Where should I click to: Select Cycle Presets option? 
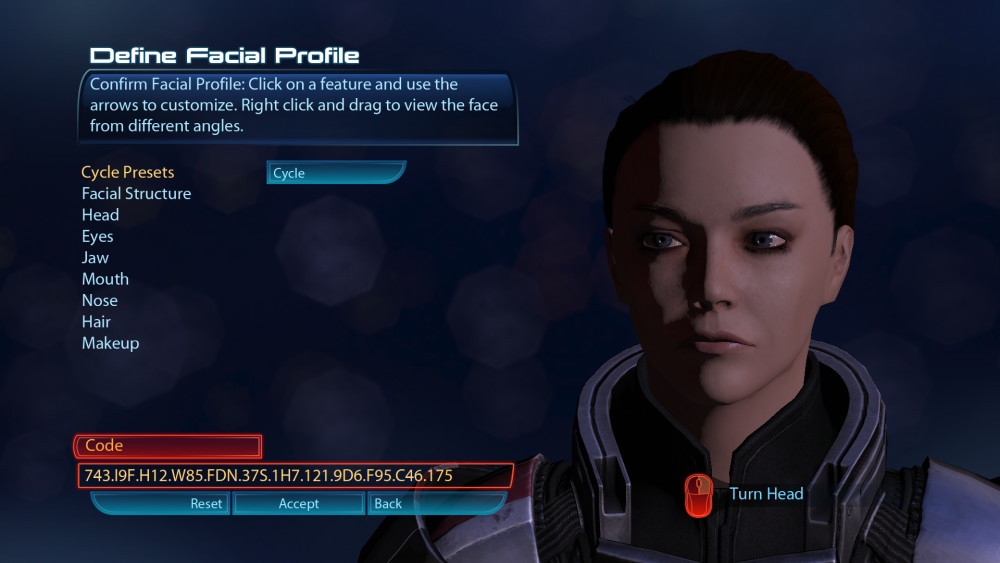128,172
